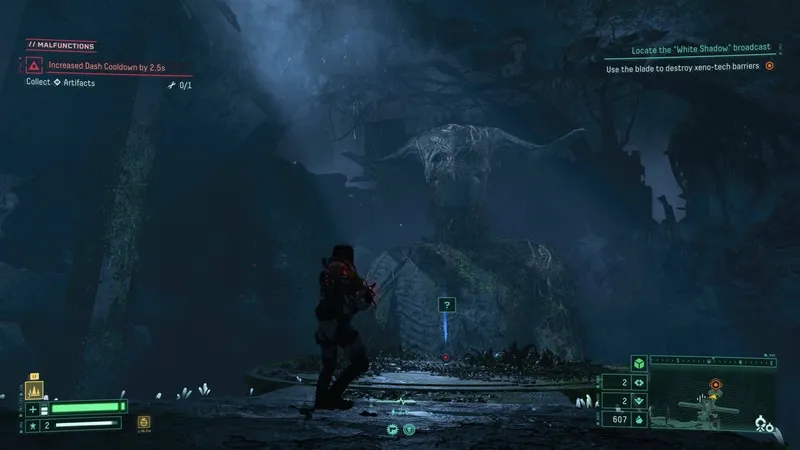Click the yellow consumable item slot
800x450 pixels.
pos(144,423)
